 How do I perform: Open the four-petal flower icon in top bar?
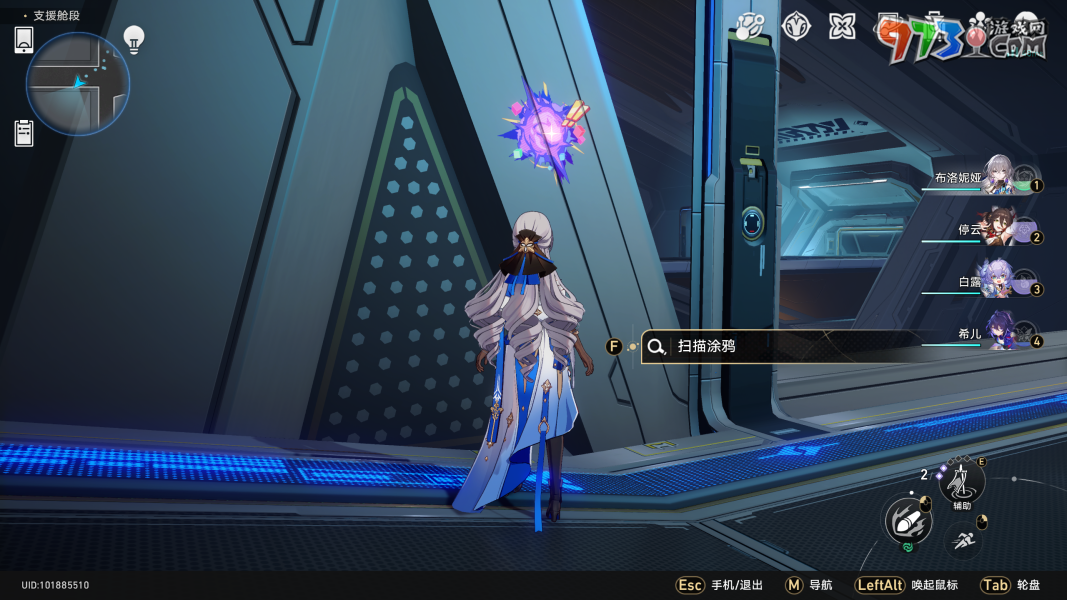click(x=842, y=26)
